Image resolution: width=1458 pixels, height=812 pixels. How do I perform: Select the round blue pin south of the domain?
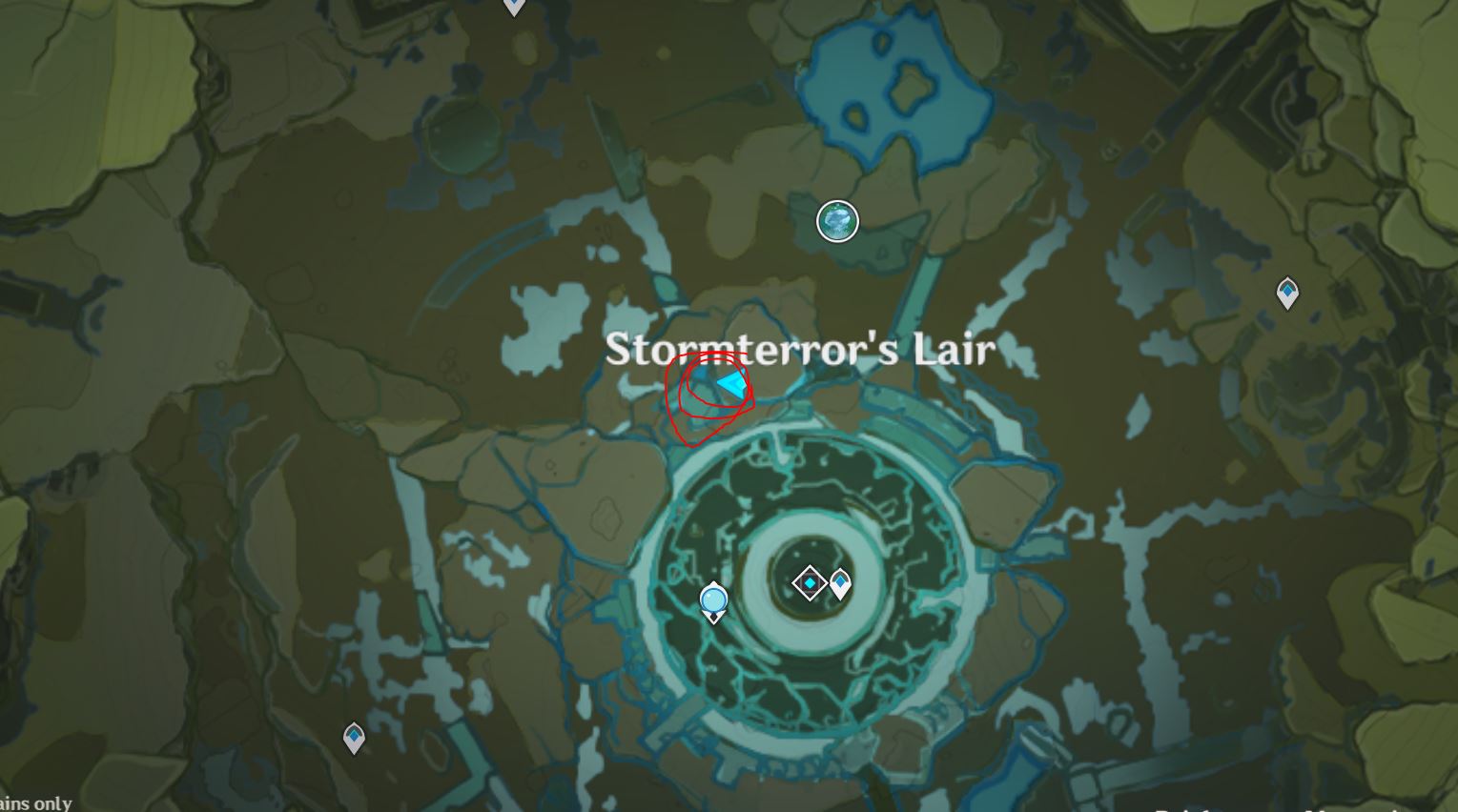coord(713,599)
